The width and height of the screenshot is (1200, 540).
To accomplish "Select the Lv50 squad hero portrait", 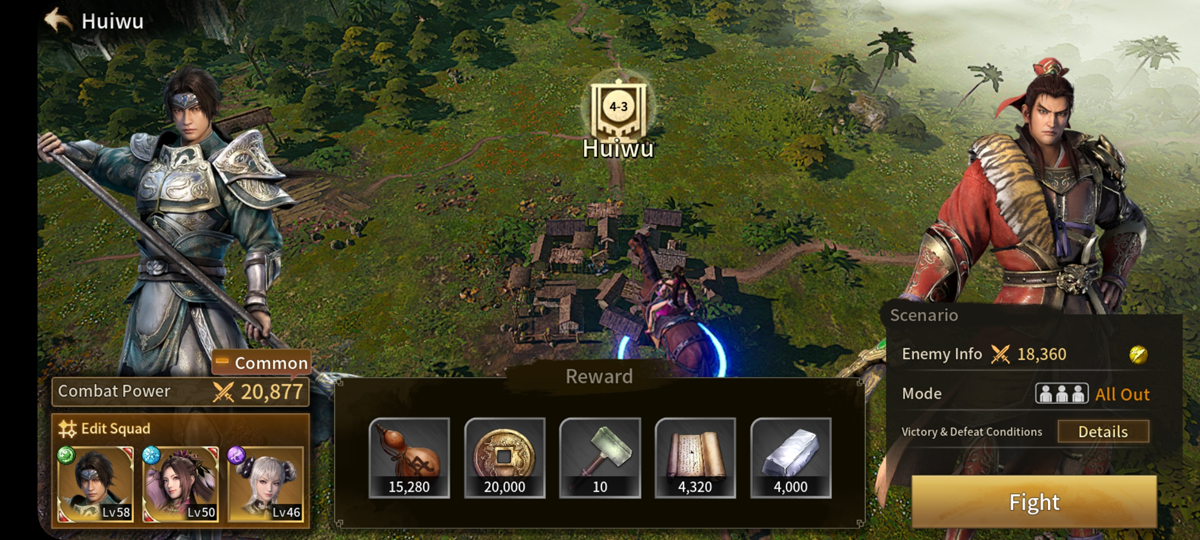I will point(180,485).
